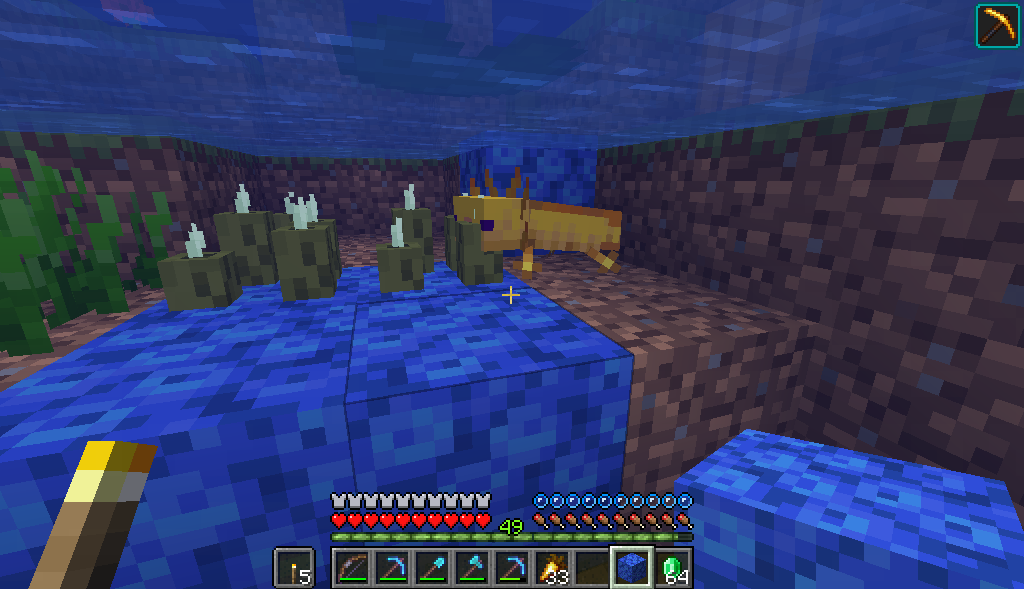
Task: Select the bow hotbar slot
Action: tap(350, 567)
